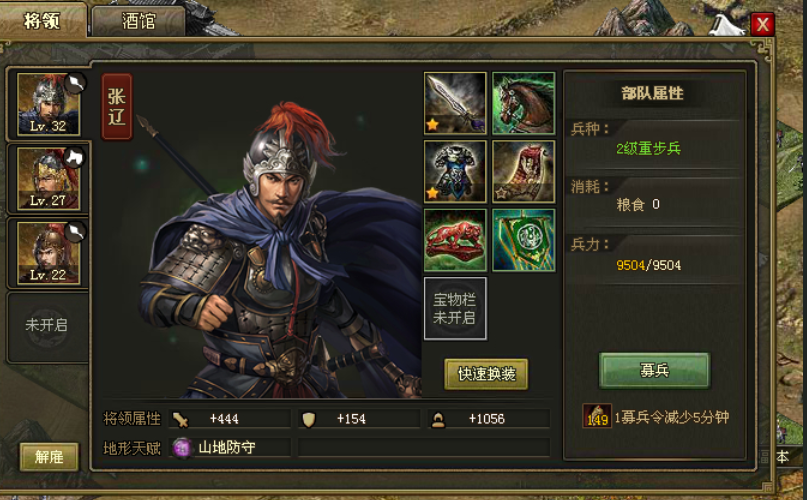Open the red cape equipment slot
807x500 pixels.
(523, 171)
